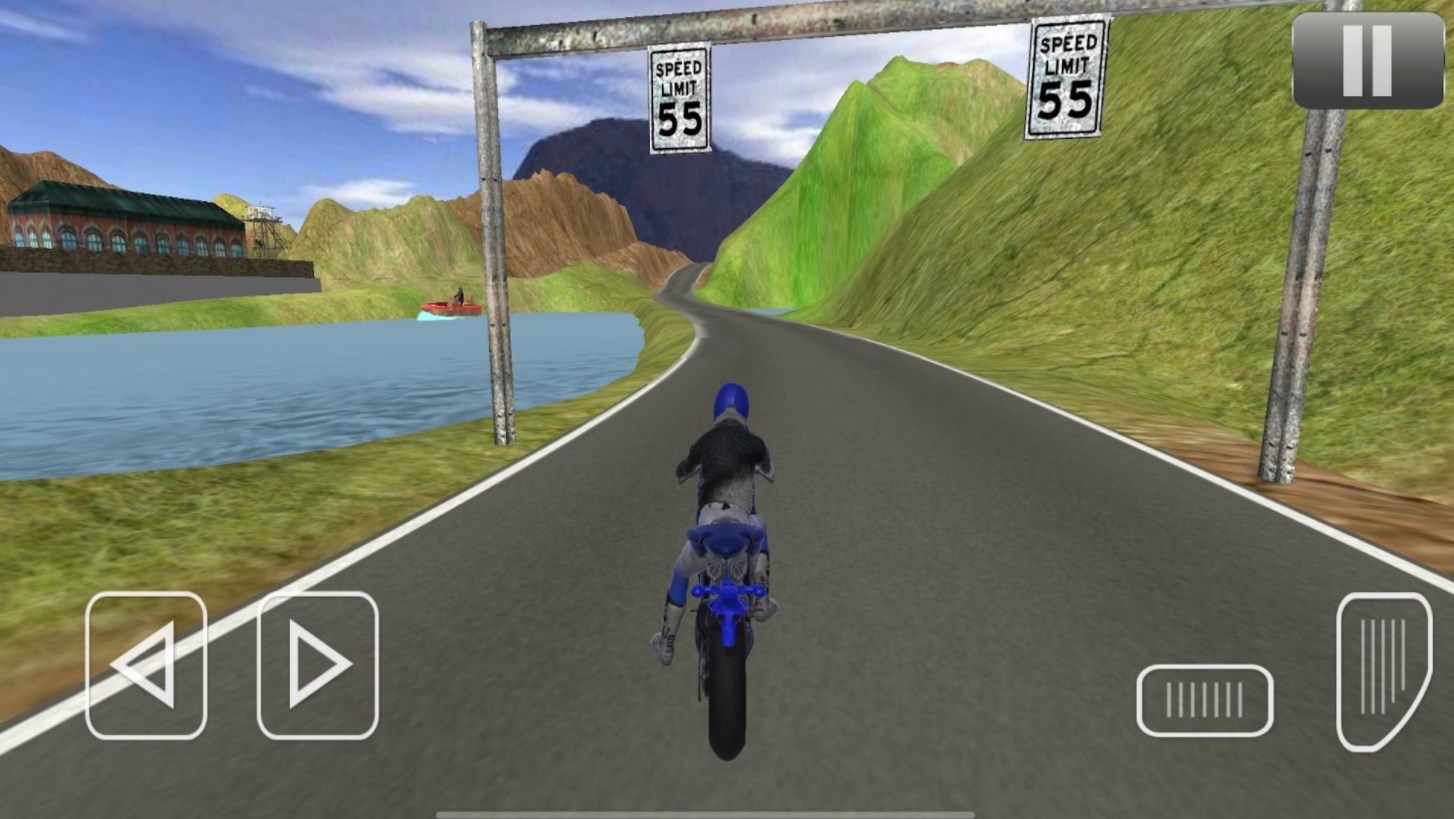Viewport: 1454px width, 819px height.
Task: Pause the game
Action: [x=1366, y=60]
